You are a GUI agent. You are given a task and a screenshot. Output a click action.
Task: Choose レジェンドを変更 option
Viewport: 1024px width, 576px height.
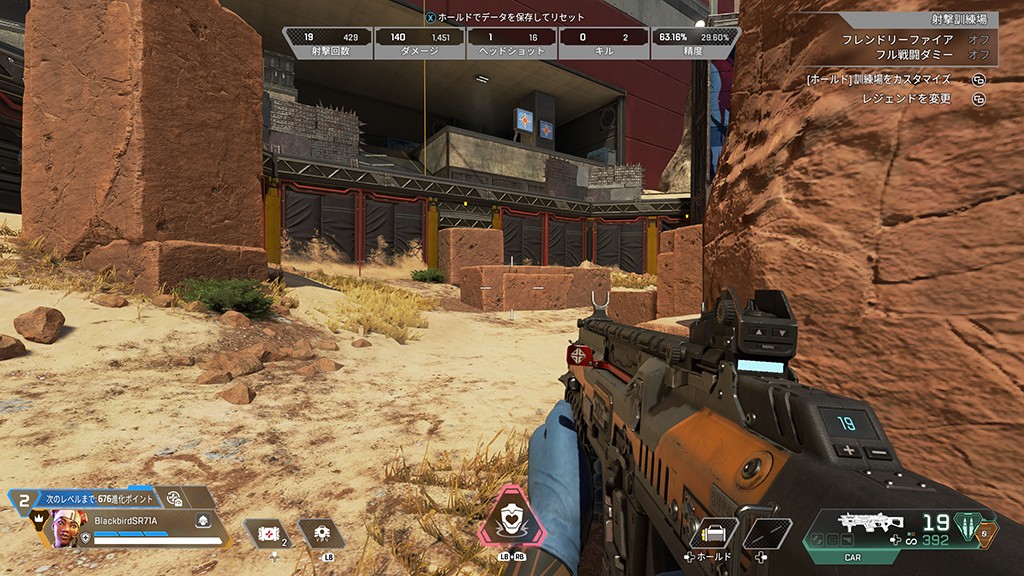tap(906, 98)
